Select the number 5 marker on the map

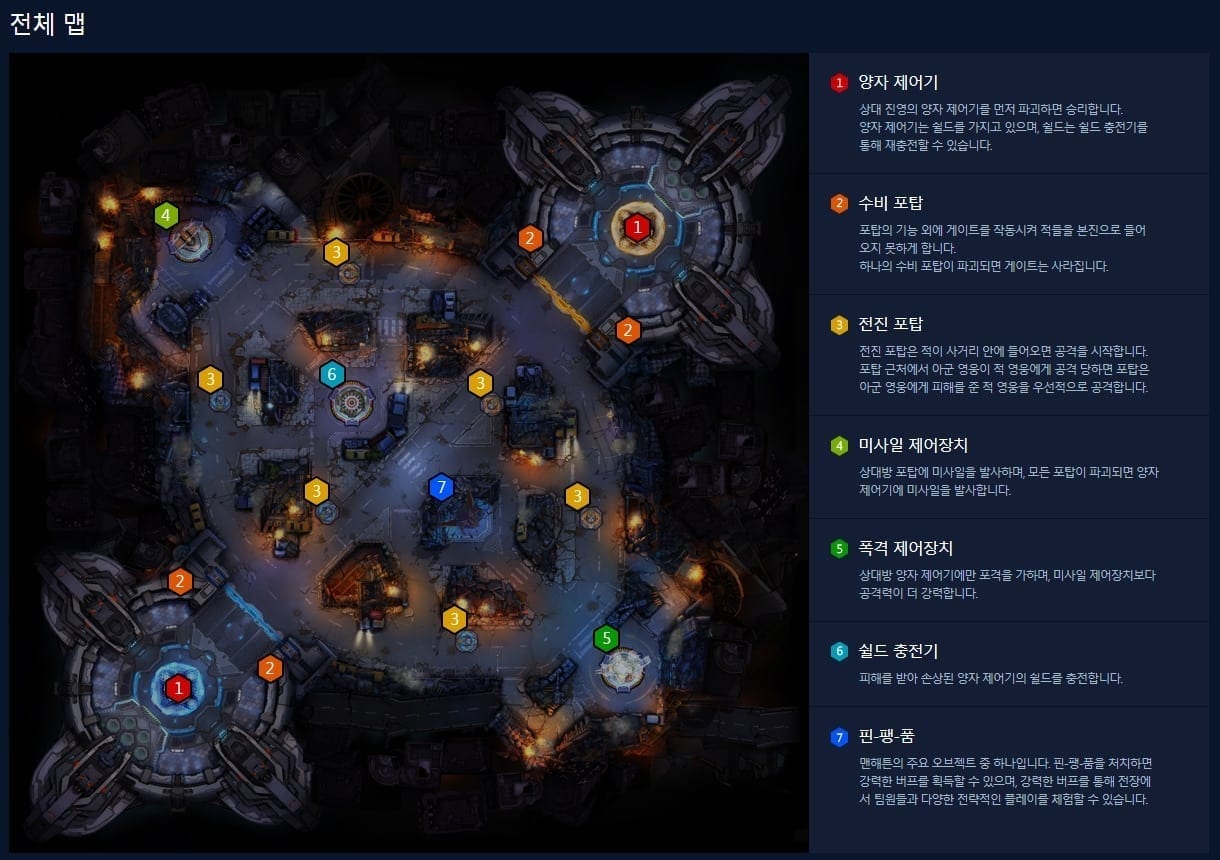(605, 638)
